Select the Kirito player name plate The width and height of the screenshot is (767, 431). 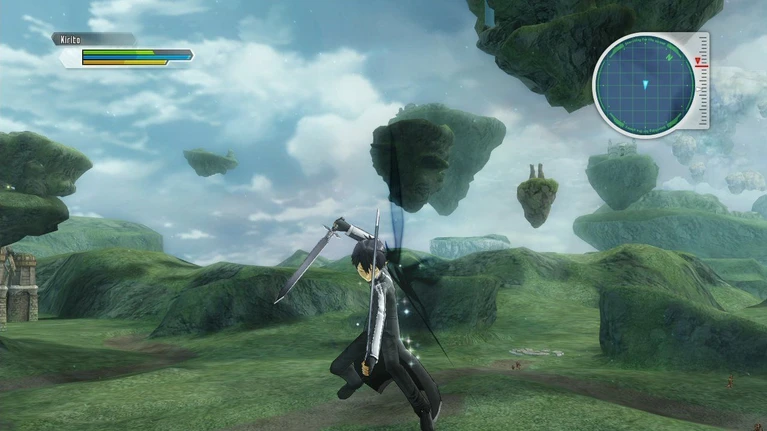click(x=93, y=39)
